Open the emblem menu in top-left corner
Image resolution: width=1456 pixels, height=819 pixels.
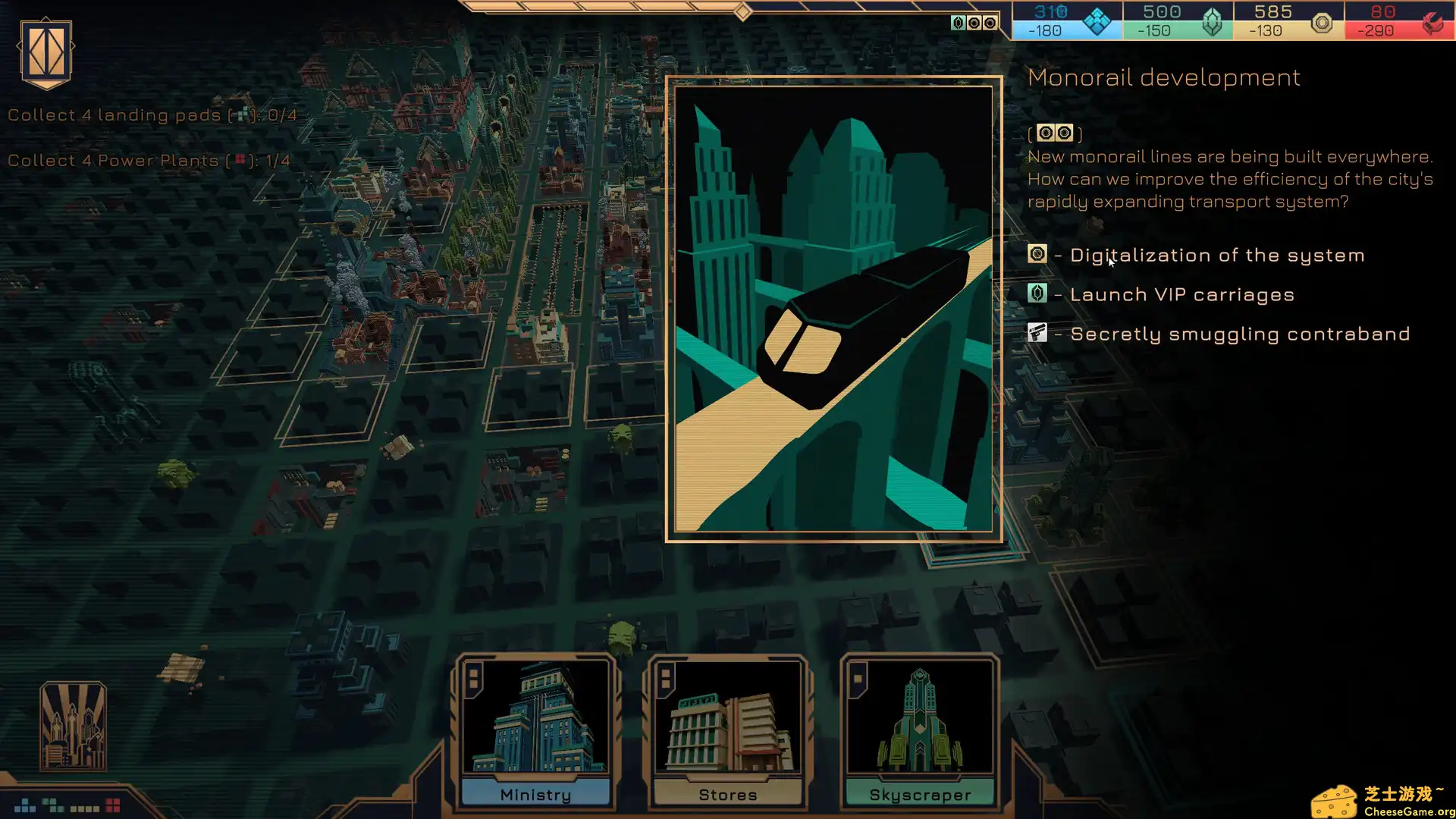tap(46, 52)
